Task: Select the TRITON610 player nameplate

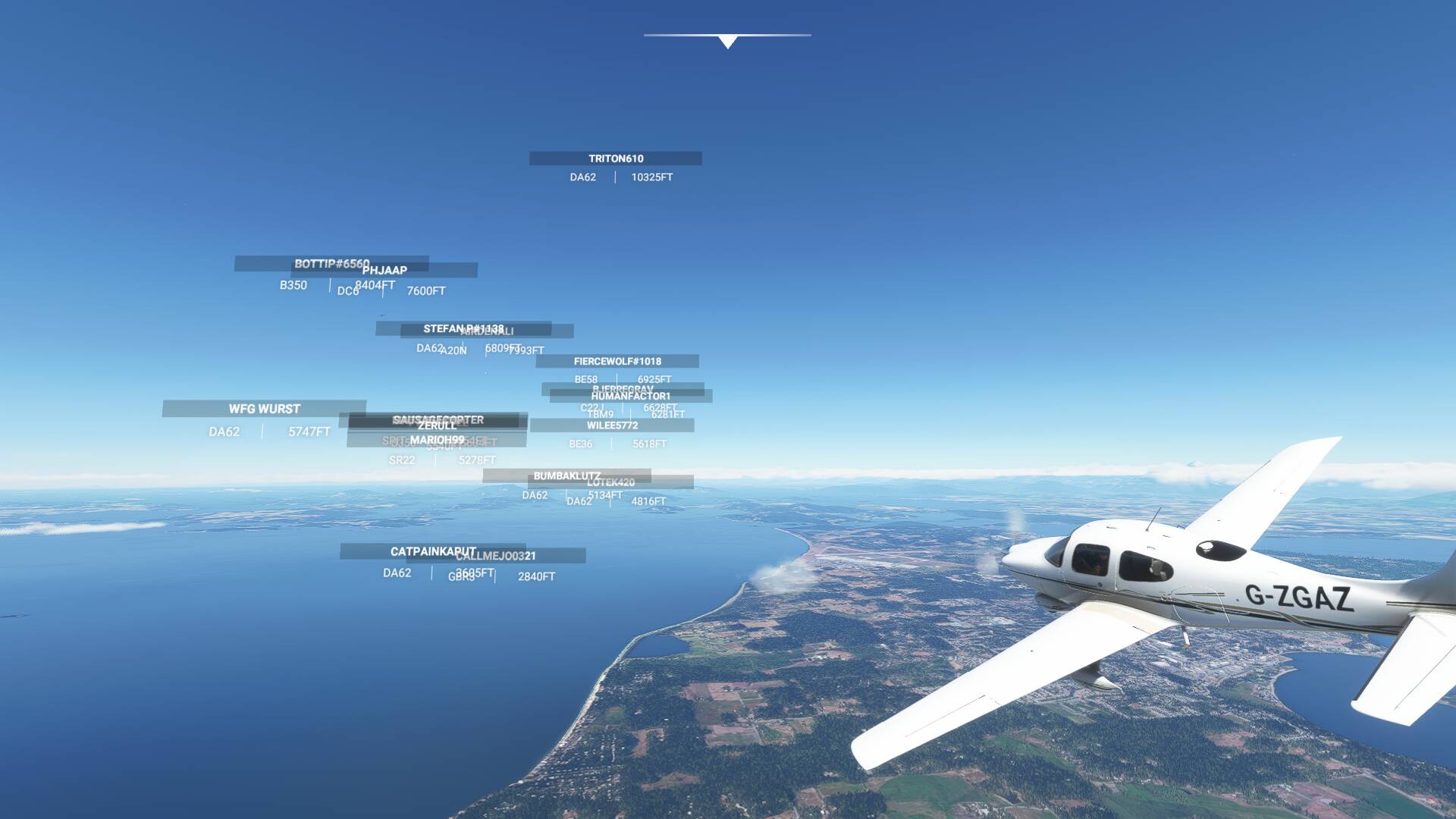Action: pos(615,158)
